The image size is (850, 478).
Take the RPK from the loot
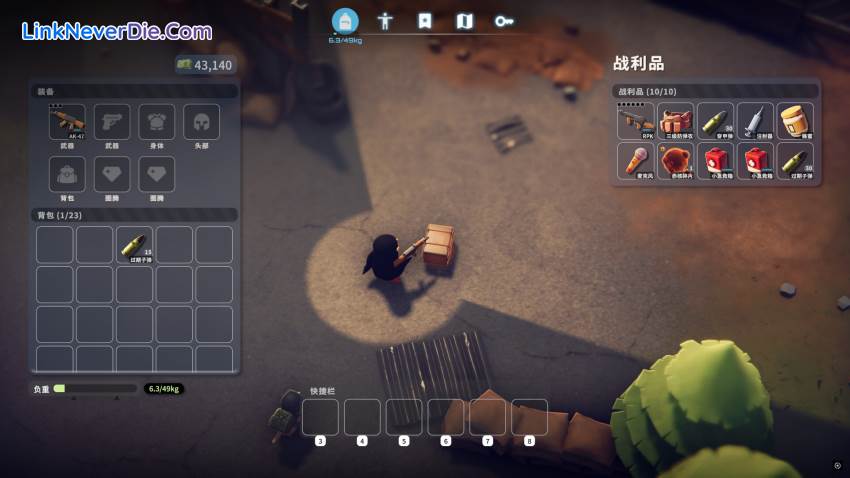(635, 121)
